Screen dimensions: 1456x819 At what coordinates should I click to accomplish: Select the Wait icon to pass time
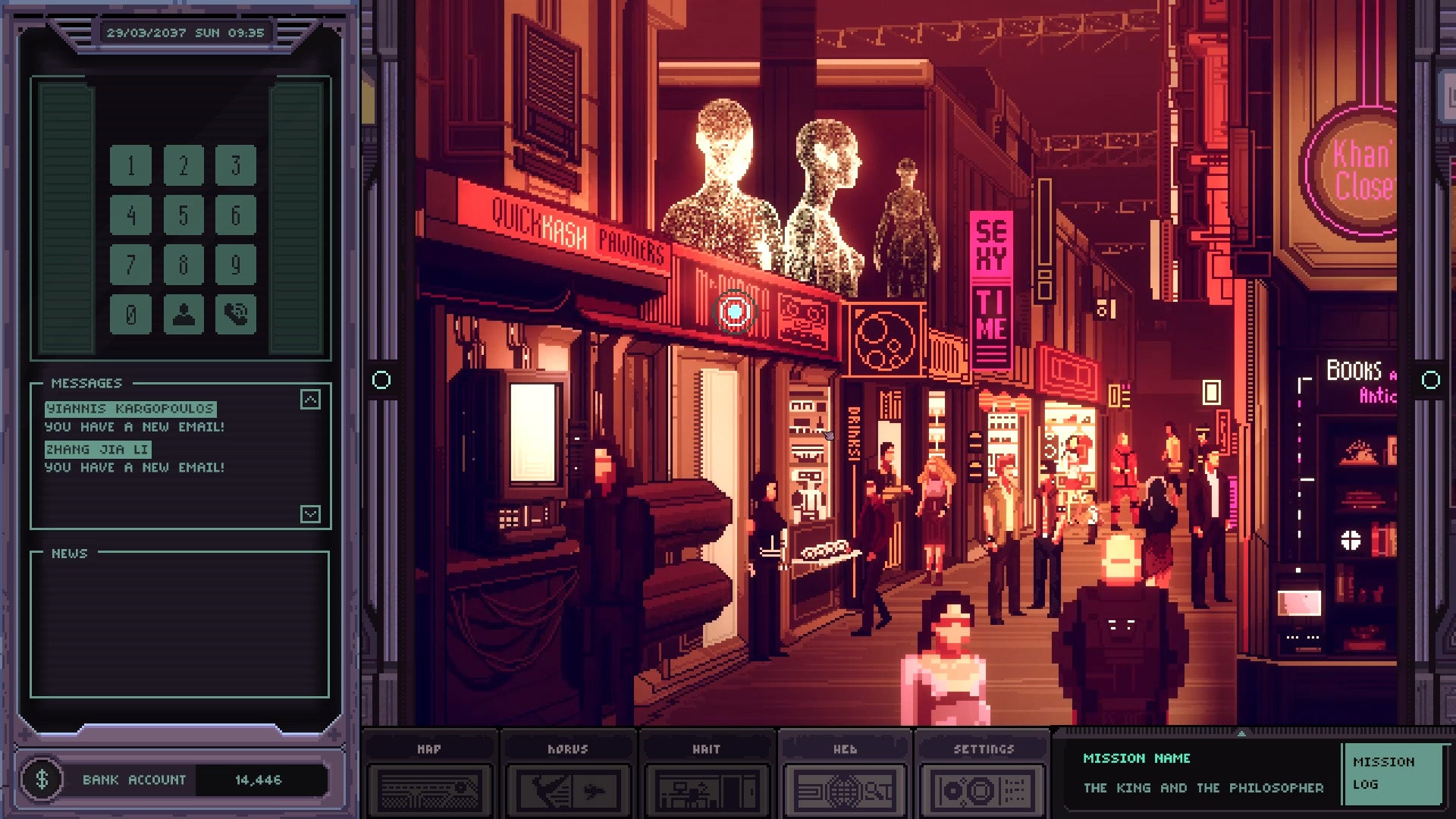pyautogui.click(x=705, y=775)
